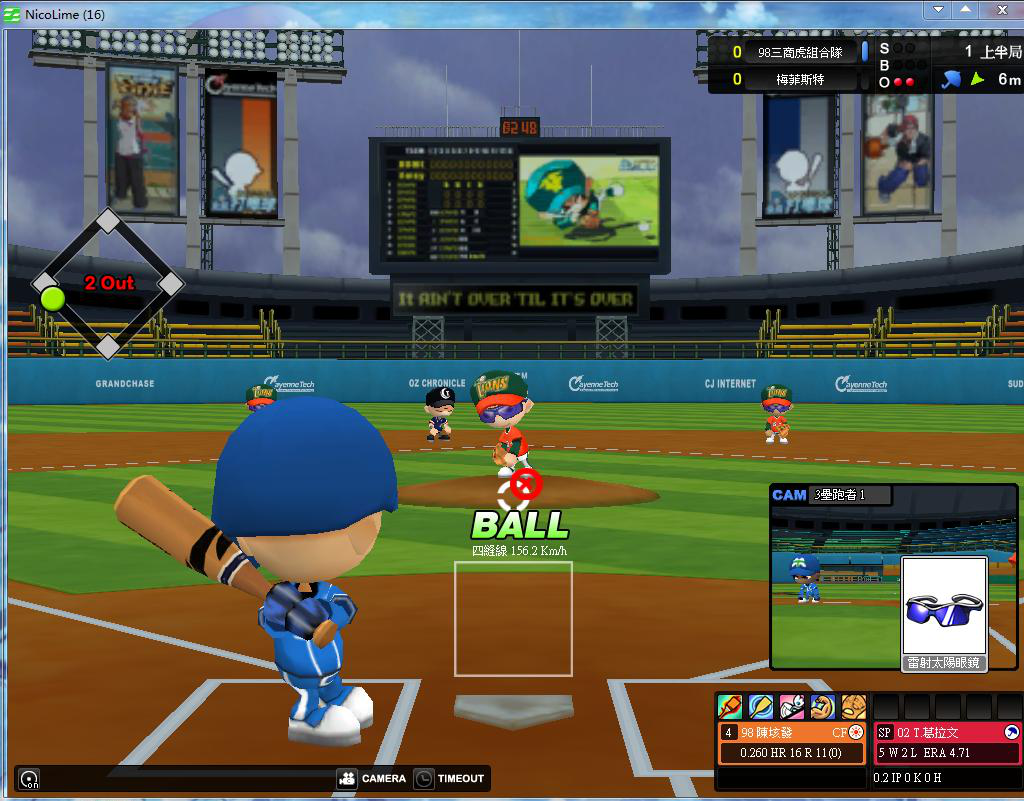
Task: Select the flexing muscle arm skill icon
Action: pos(823,707)
